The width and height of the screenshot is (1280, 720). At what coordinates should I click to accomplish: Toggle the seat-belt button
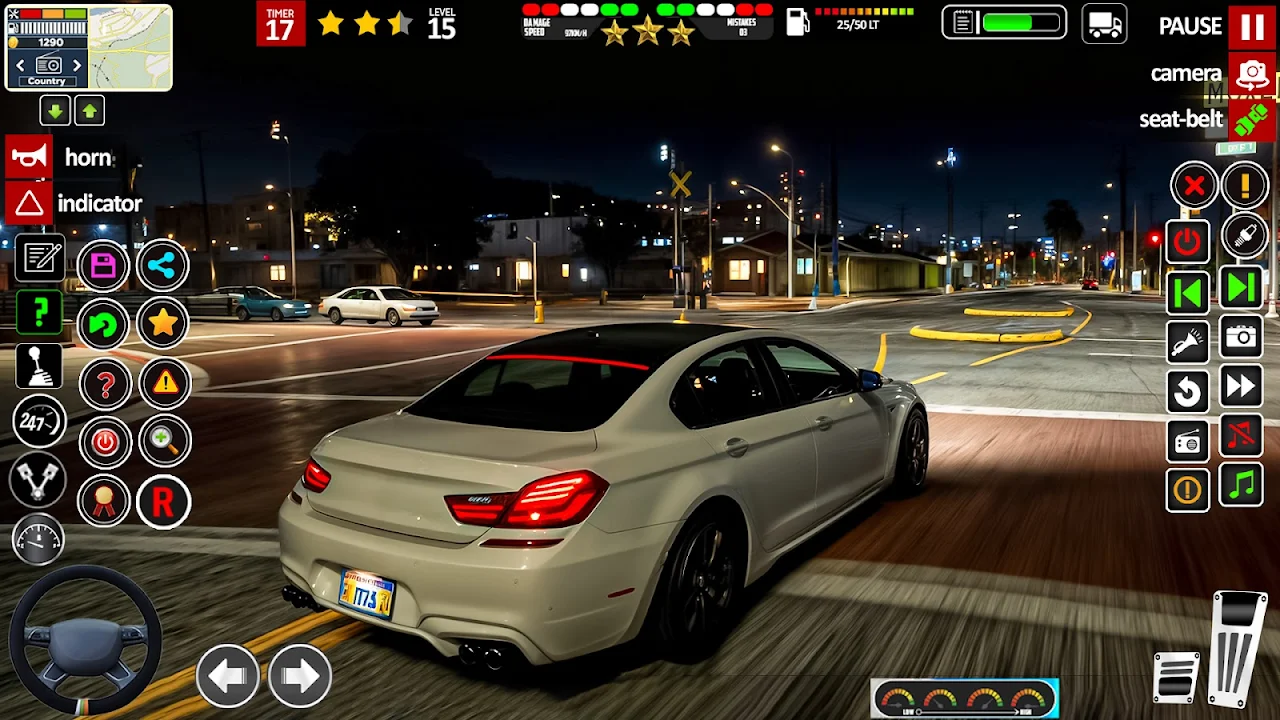(x=1252, y=120)
